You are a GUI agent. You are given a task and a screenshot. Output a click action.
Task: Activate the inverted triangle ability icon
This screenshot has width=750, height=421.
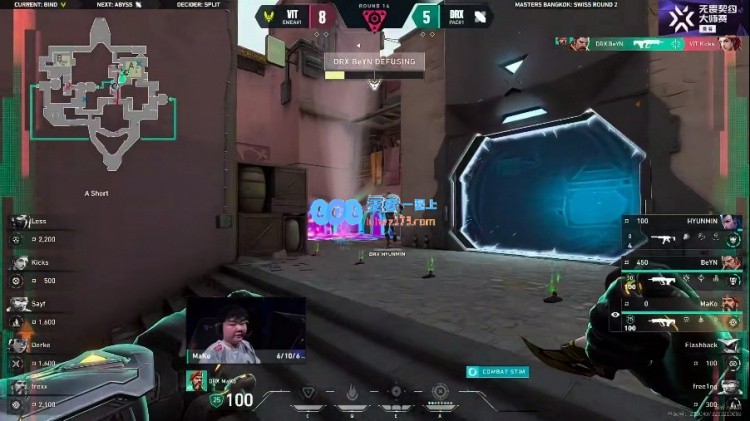[x=308, y=392]
